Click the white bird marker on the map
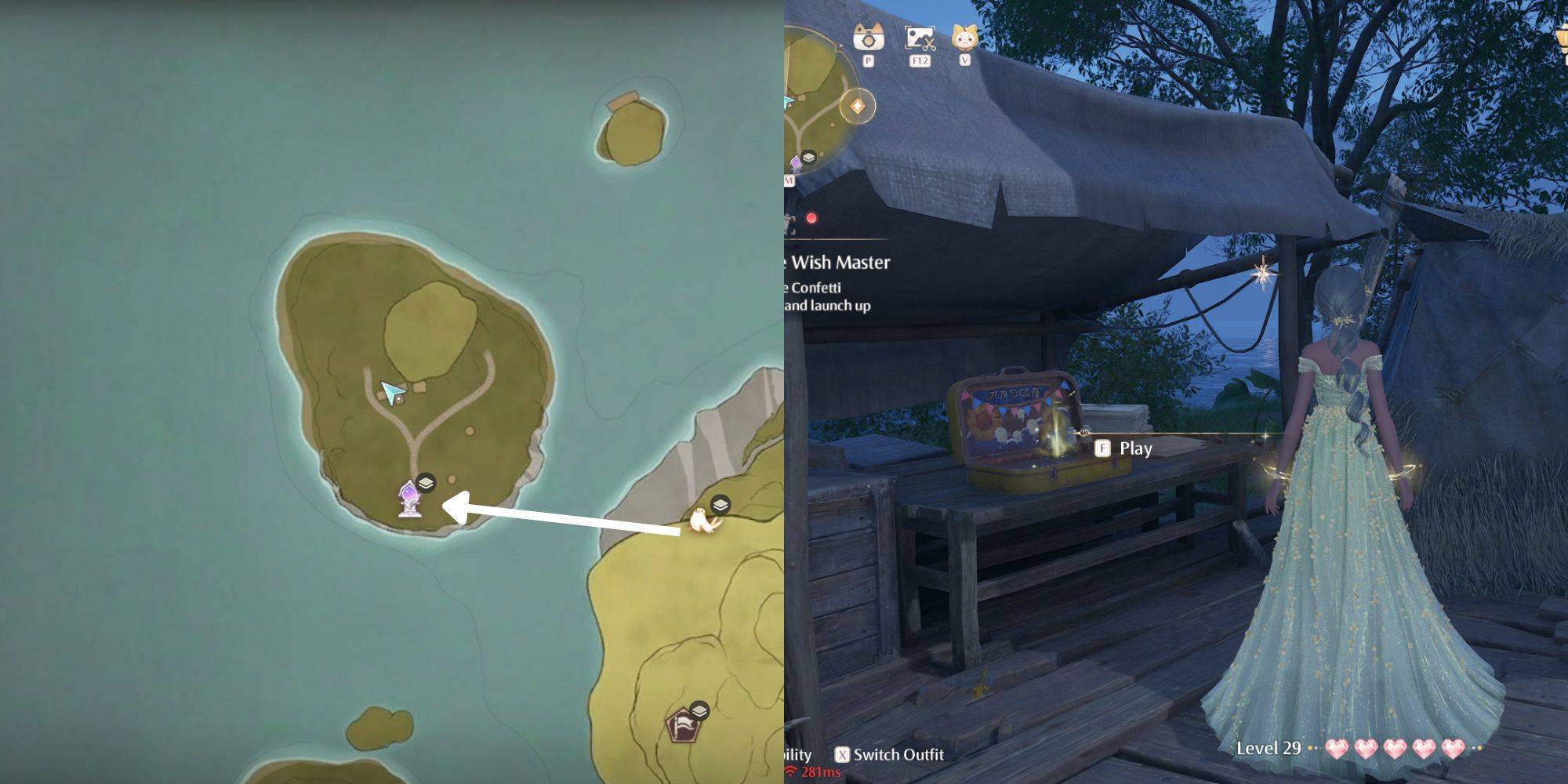Viewport: 1568px width, 784px height. 700,521
